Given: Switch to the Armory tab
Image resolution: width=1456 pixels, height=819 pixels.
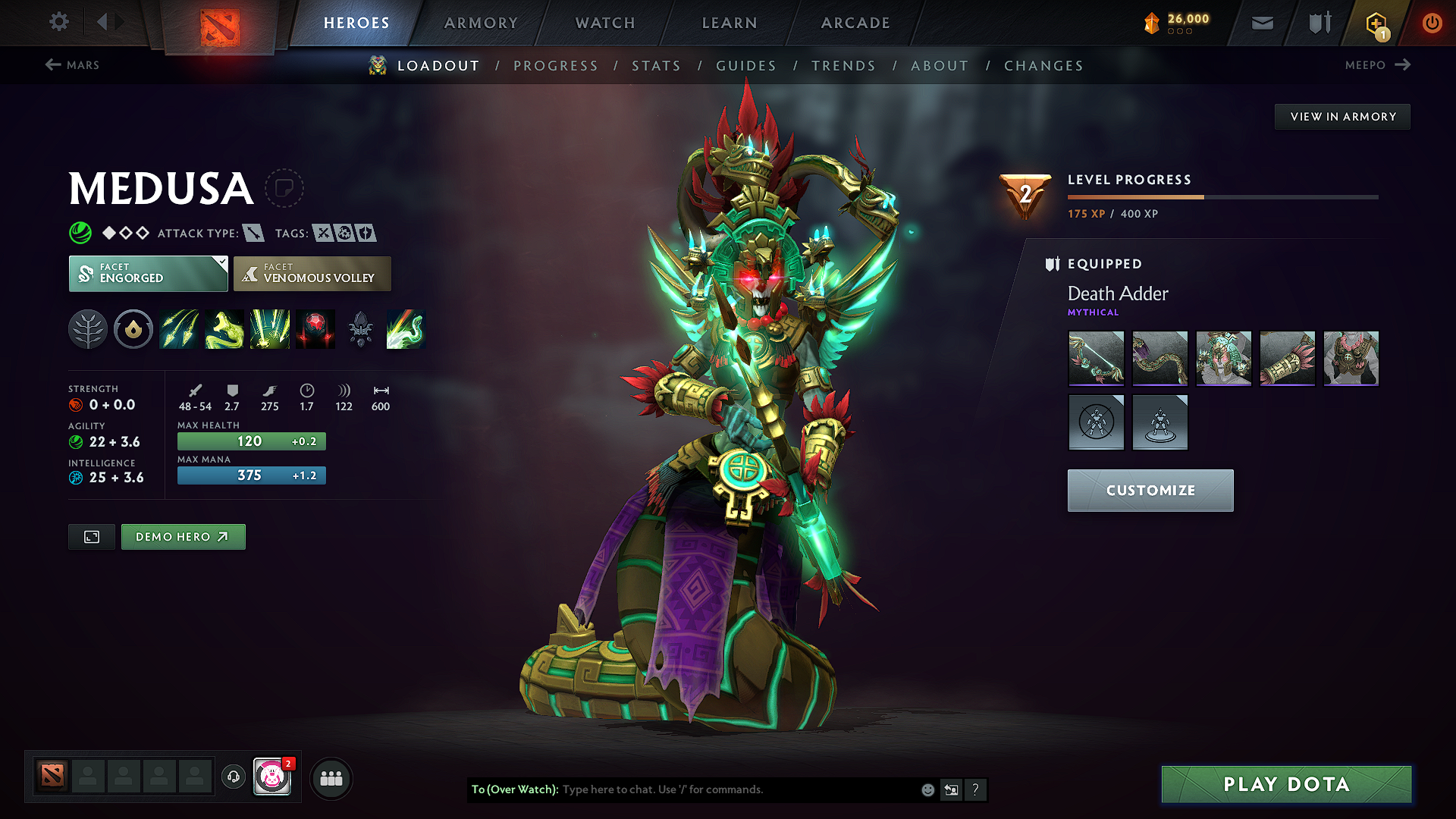Looking at the screenshot, I should click(x=481, y=23).
